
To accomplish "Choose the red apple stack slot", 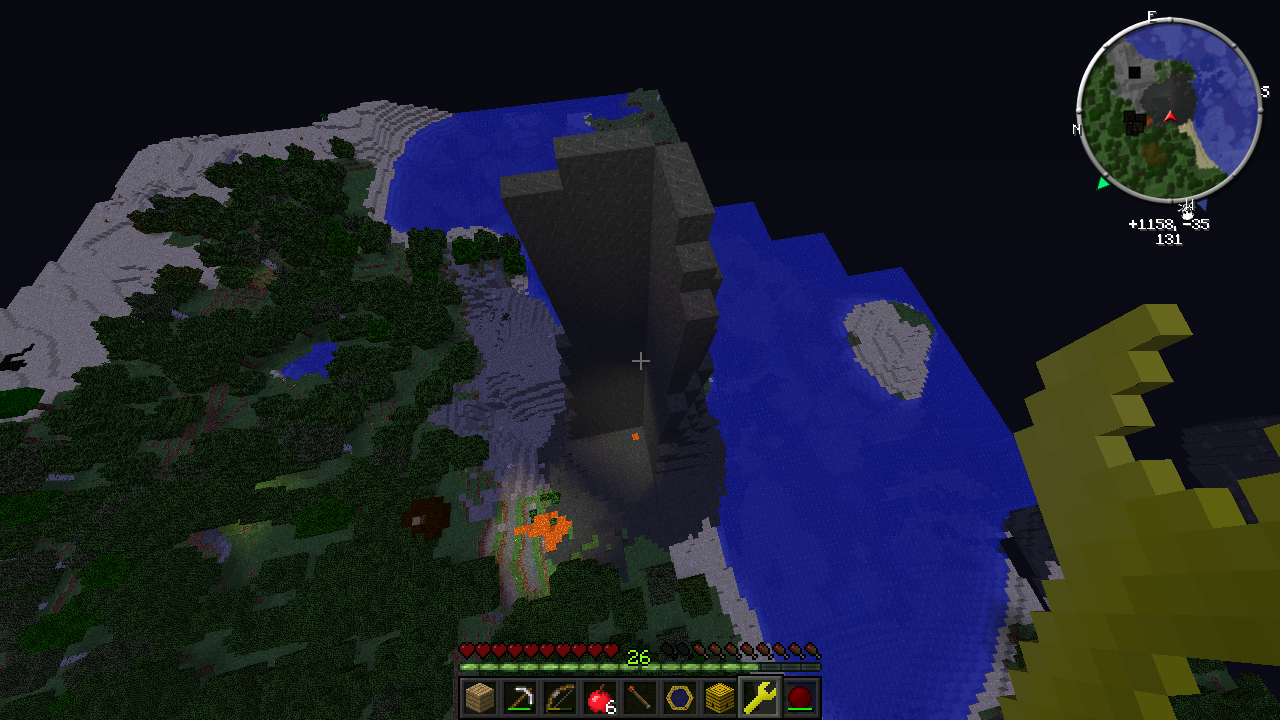I will tap(600, 697).
